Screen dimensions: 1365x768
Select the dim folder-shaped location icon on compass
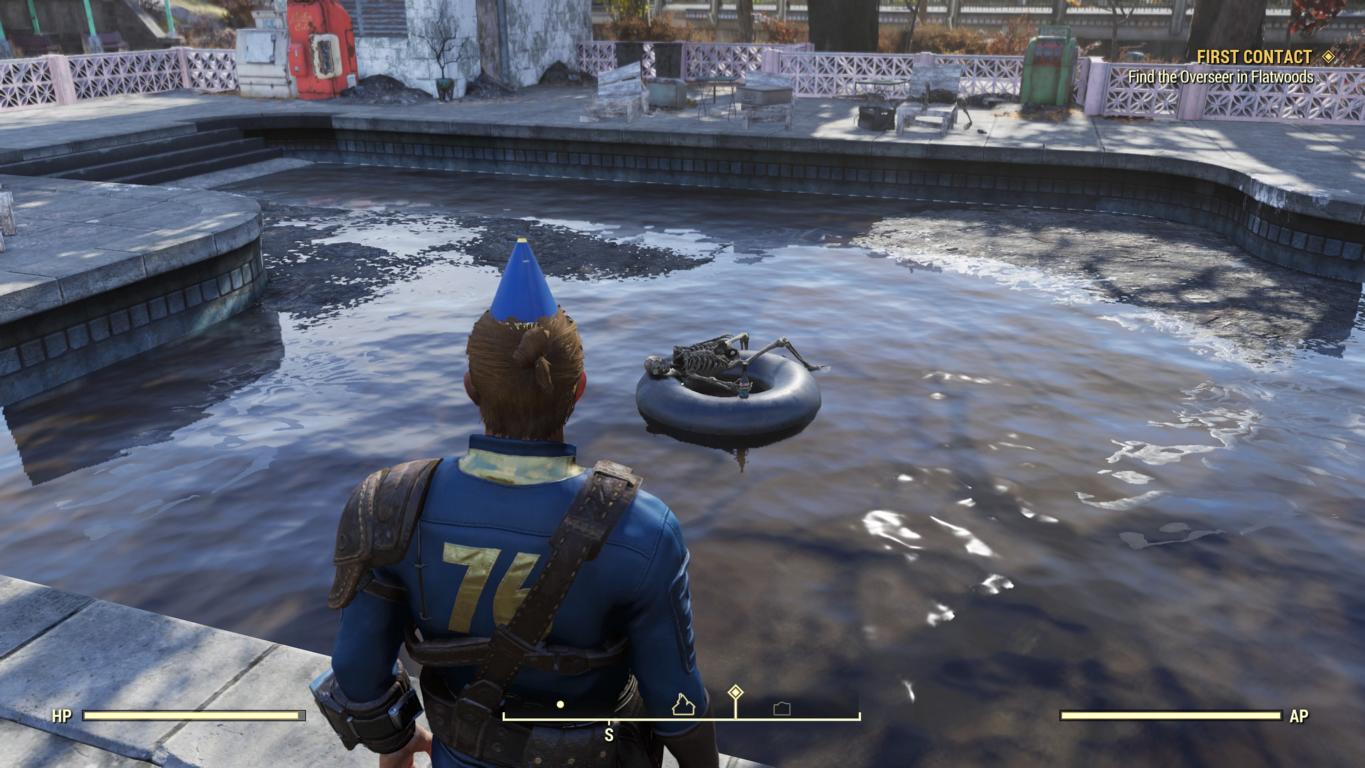(782, 708)
